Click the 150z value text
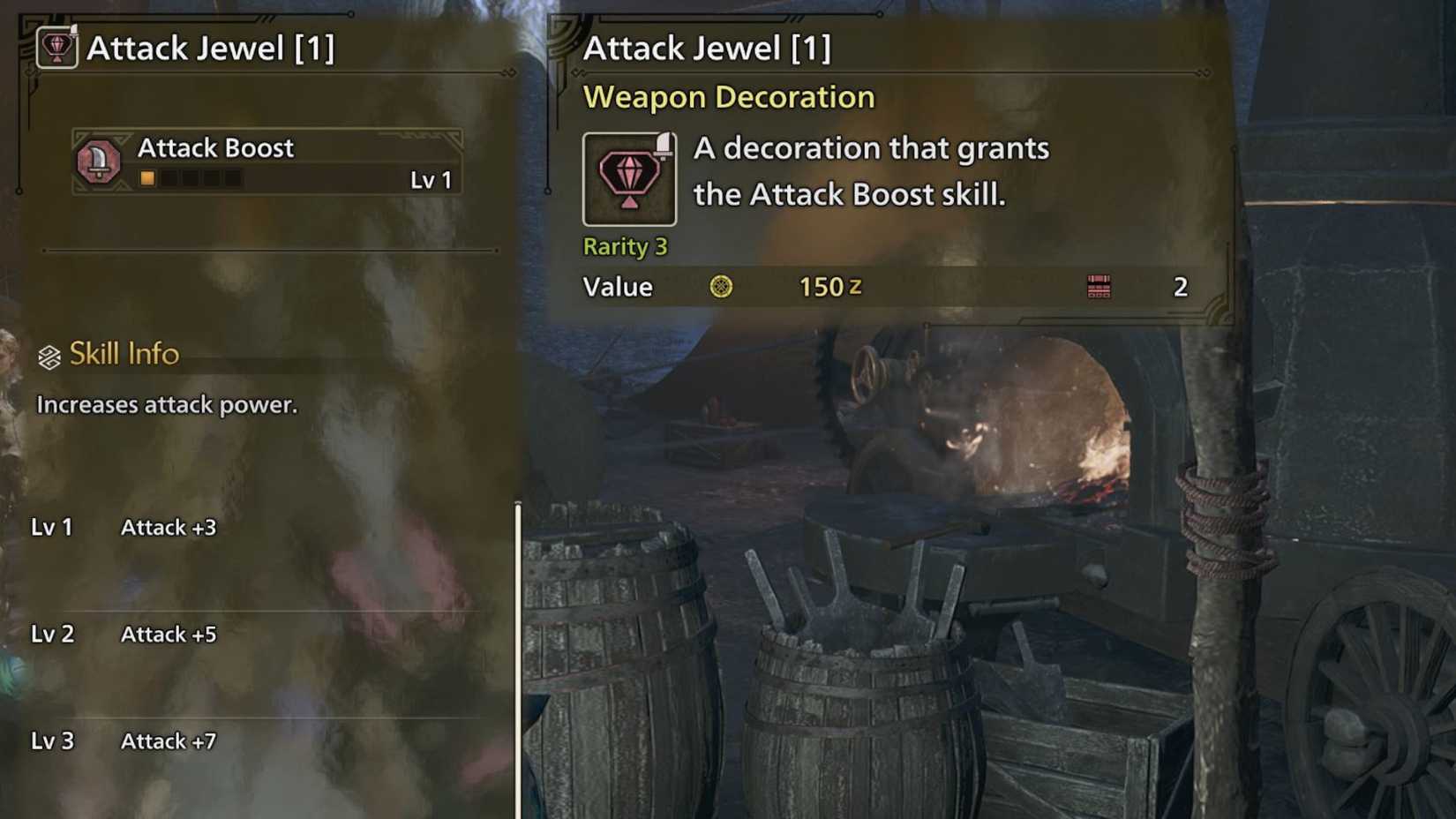 tap(828, 286)
